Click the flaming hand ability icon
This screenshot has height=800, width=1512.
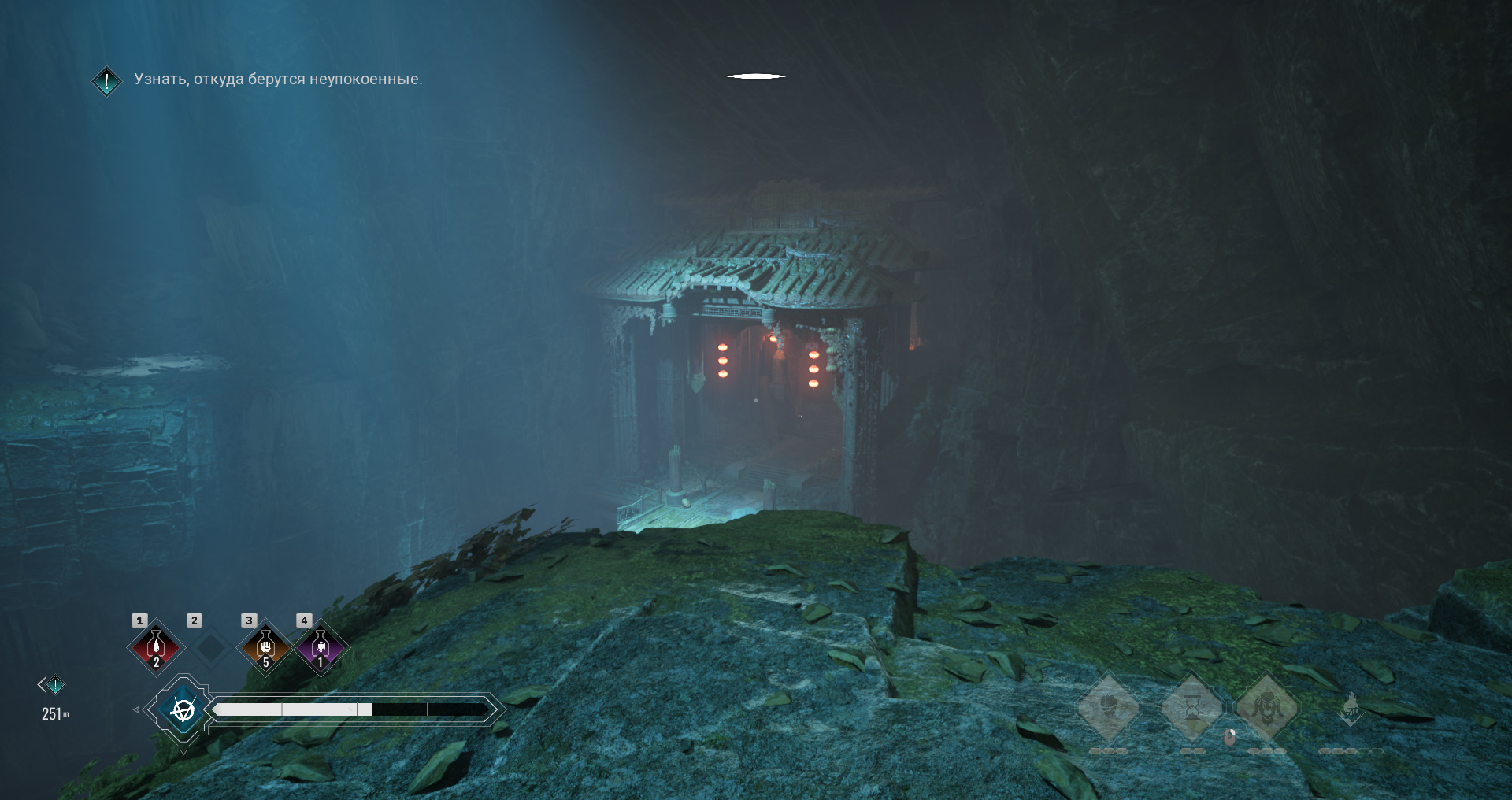[x=1350, y=708]
